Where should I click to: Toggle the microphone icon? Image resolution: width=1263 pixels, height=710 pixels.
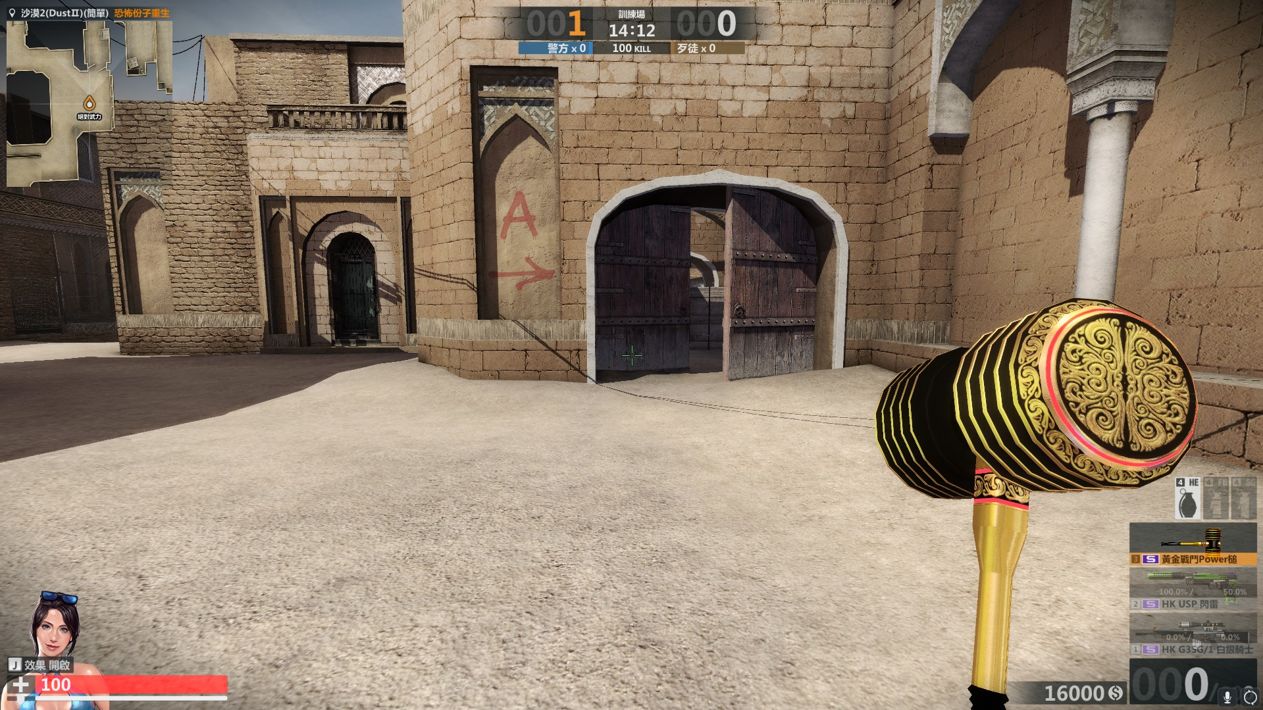click(1227, 696)
